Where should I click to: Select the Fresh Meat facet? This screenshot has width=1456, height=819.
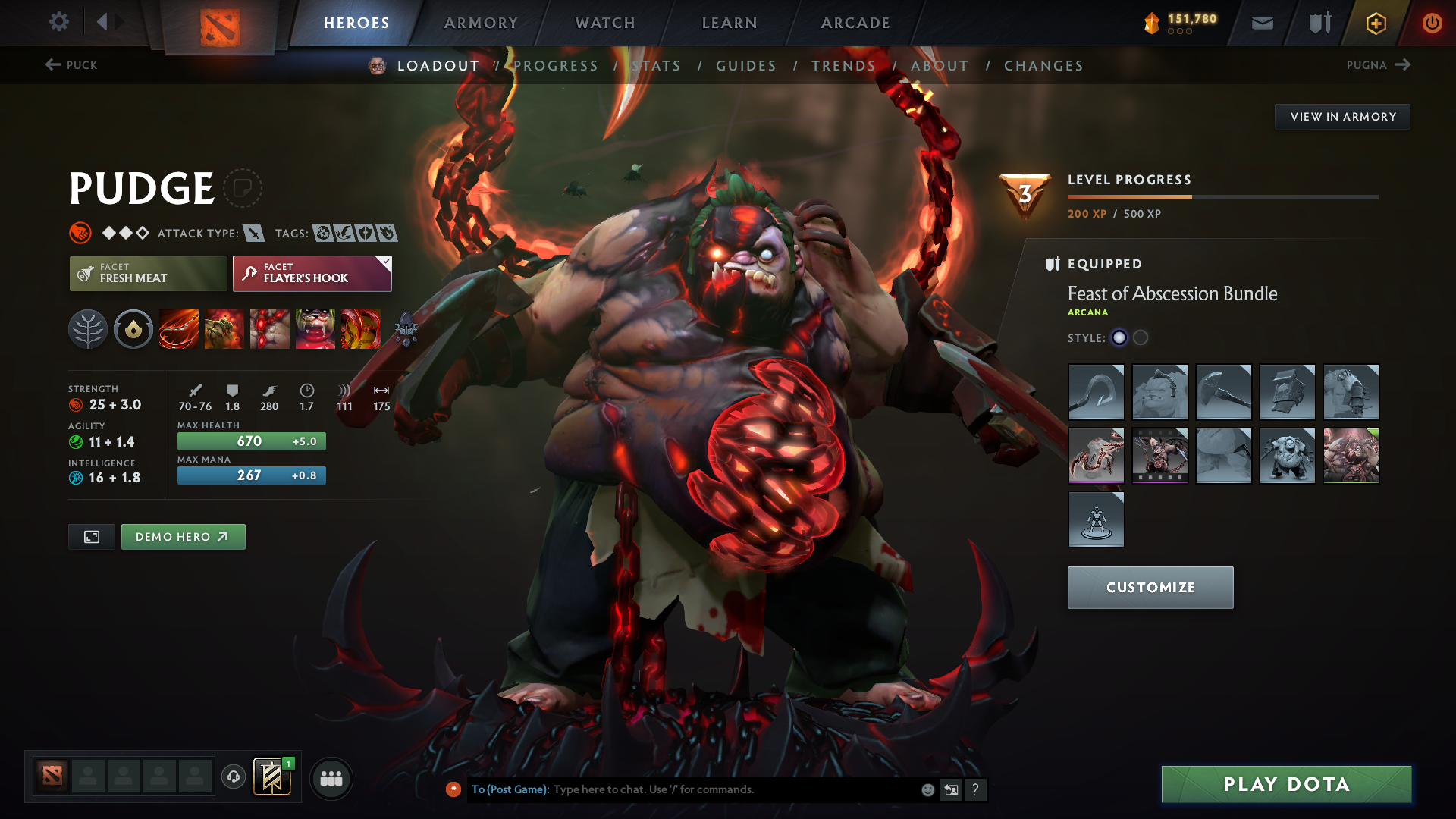click(x=147, y=273)
